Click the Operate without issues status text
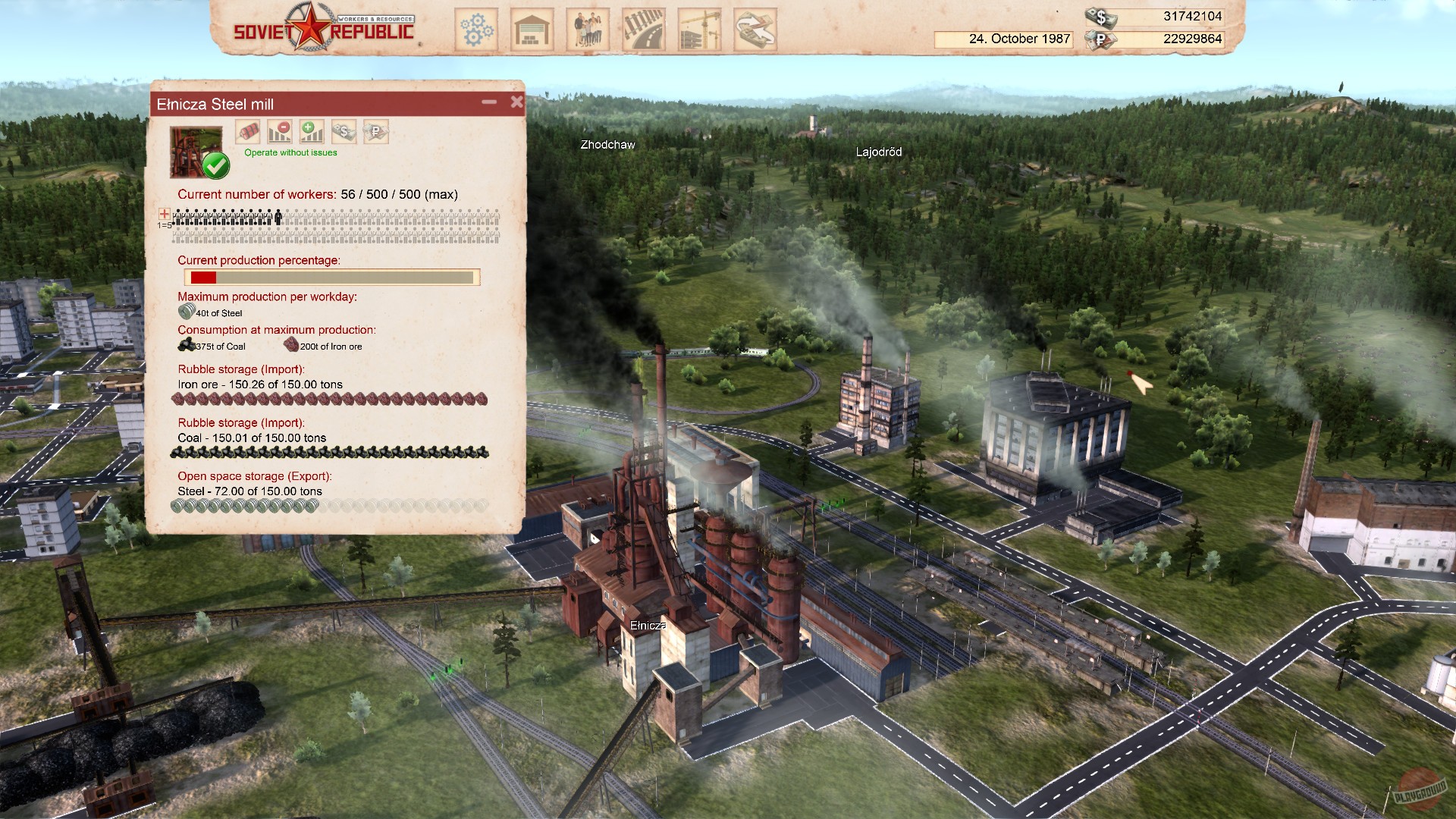Image resolution: width=1456 pixels, height=819 pixels. pos(289,152)
